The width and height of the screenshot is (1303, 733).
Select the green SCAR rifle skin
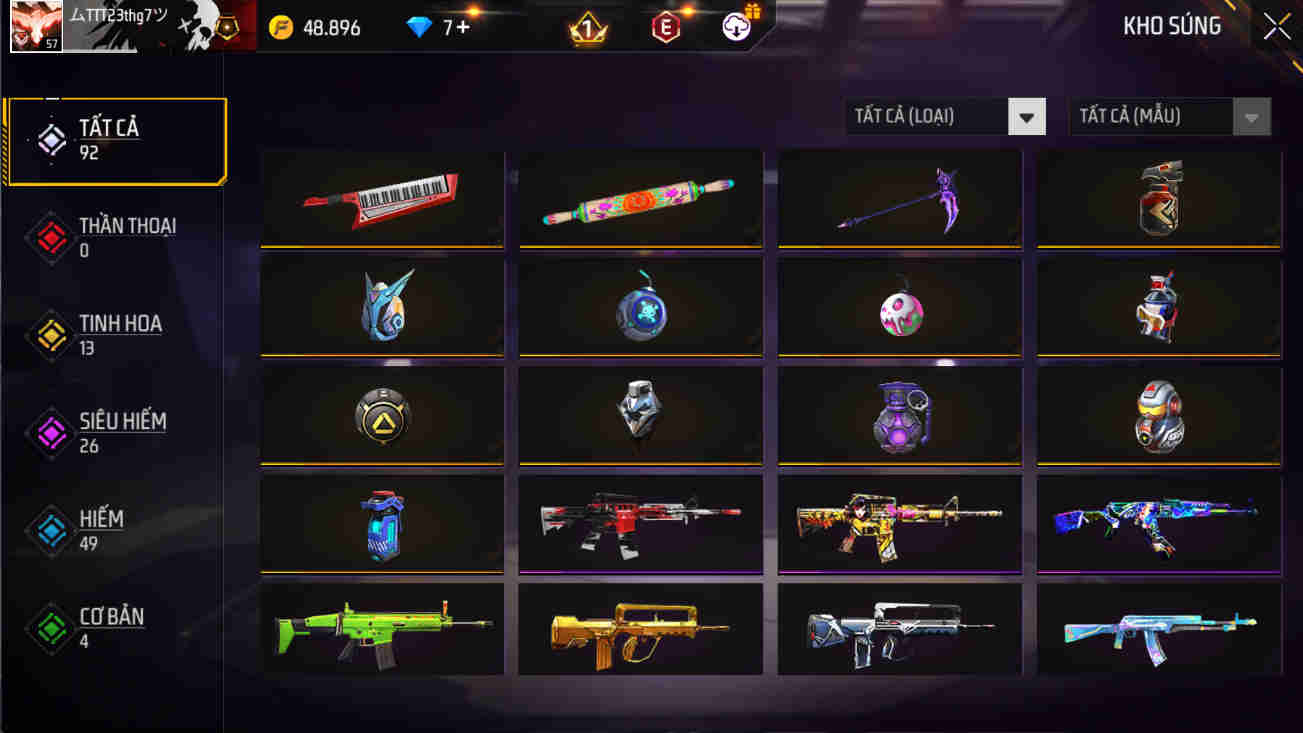coord(381,628)
